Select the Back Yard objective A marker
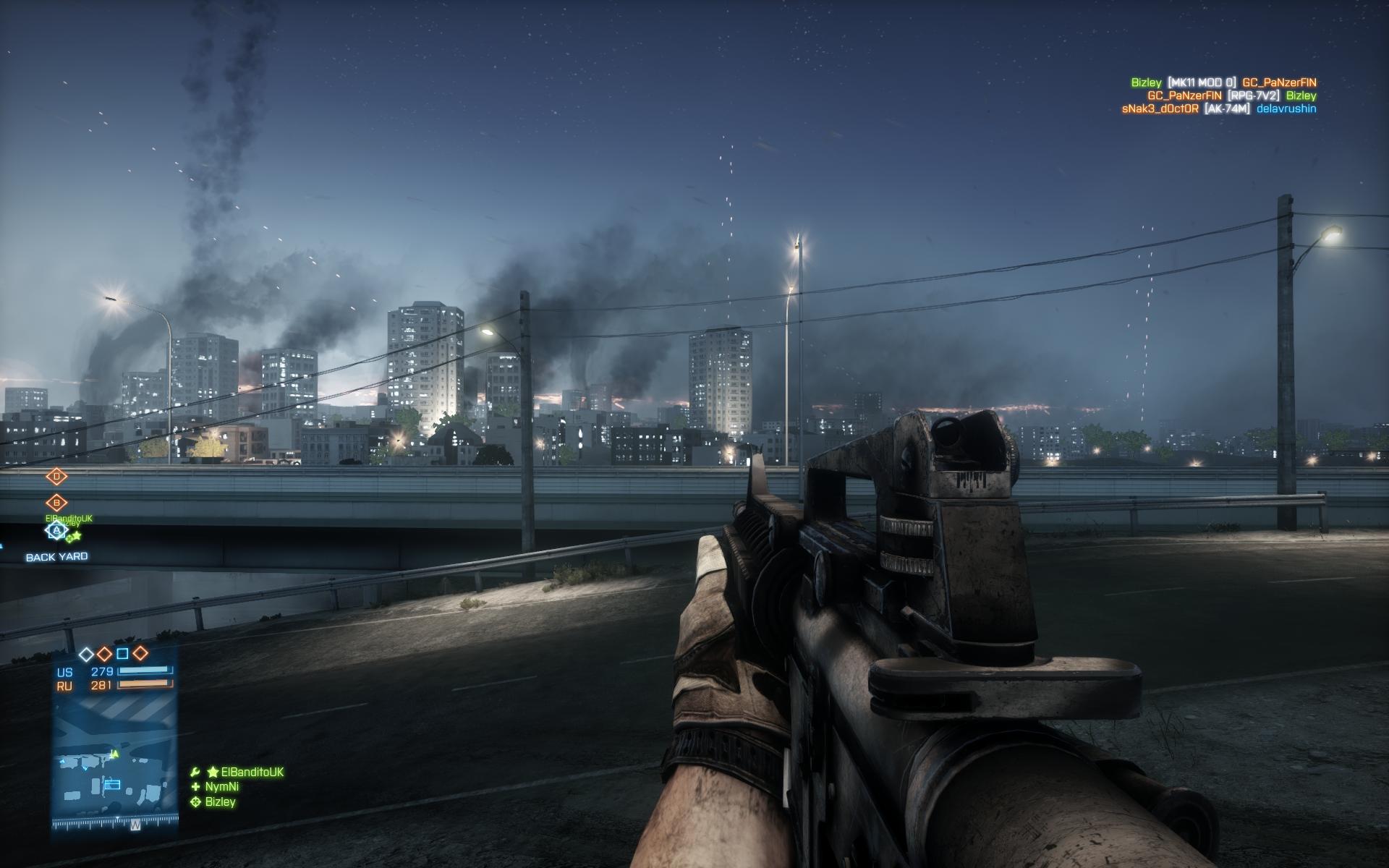This screenshot has height=868, width=1389. pyautogui.click(x=56, y=531)
